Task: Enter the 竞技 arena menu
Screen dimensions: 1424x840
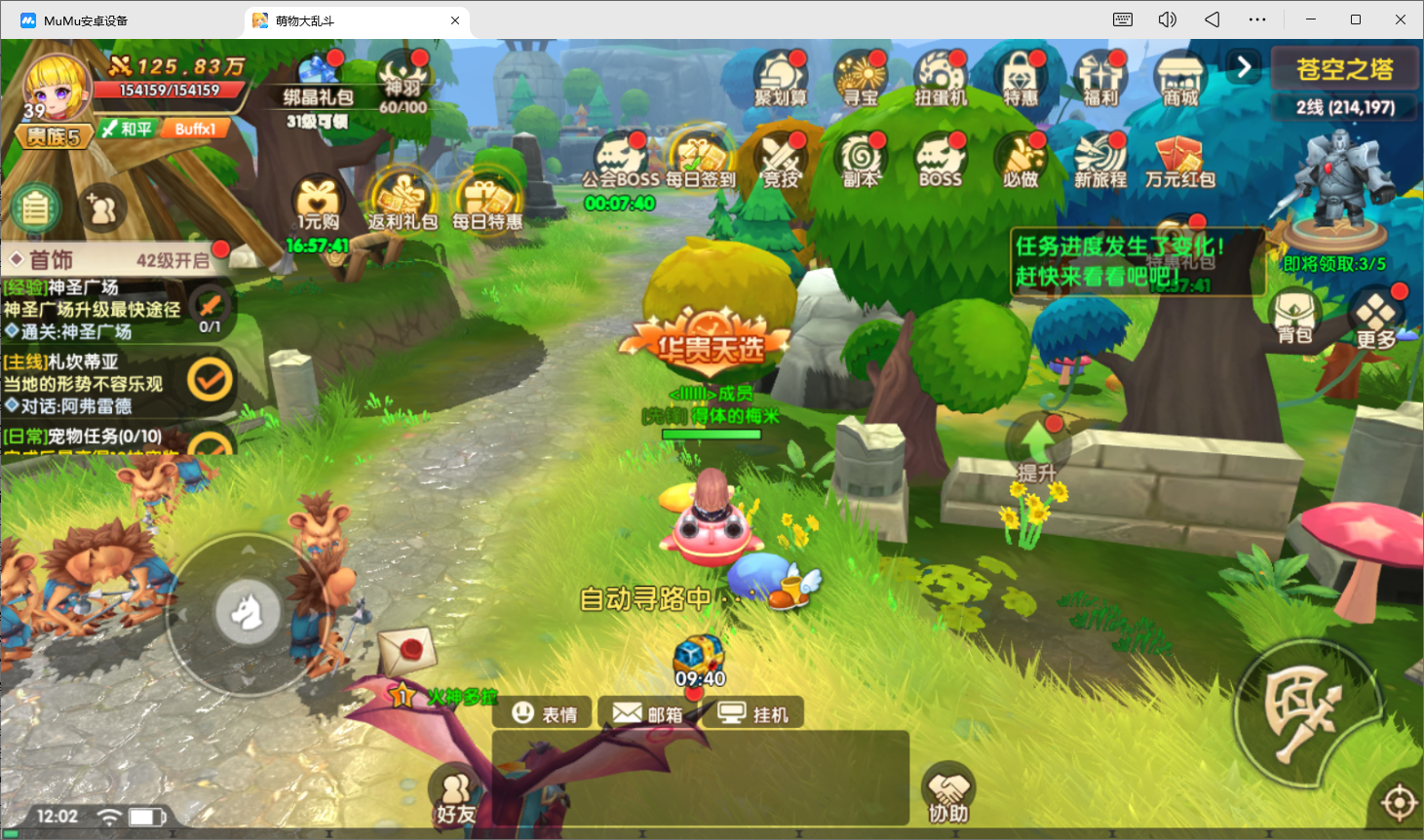Action: coord(781,159)
